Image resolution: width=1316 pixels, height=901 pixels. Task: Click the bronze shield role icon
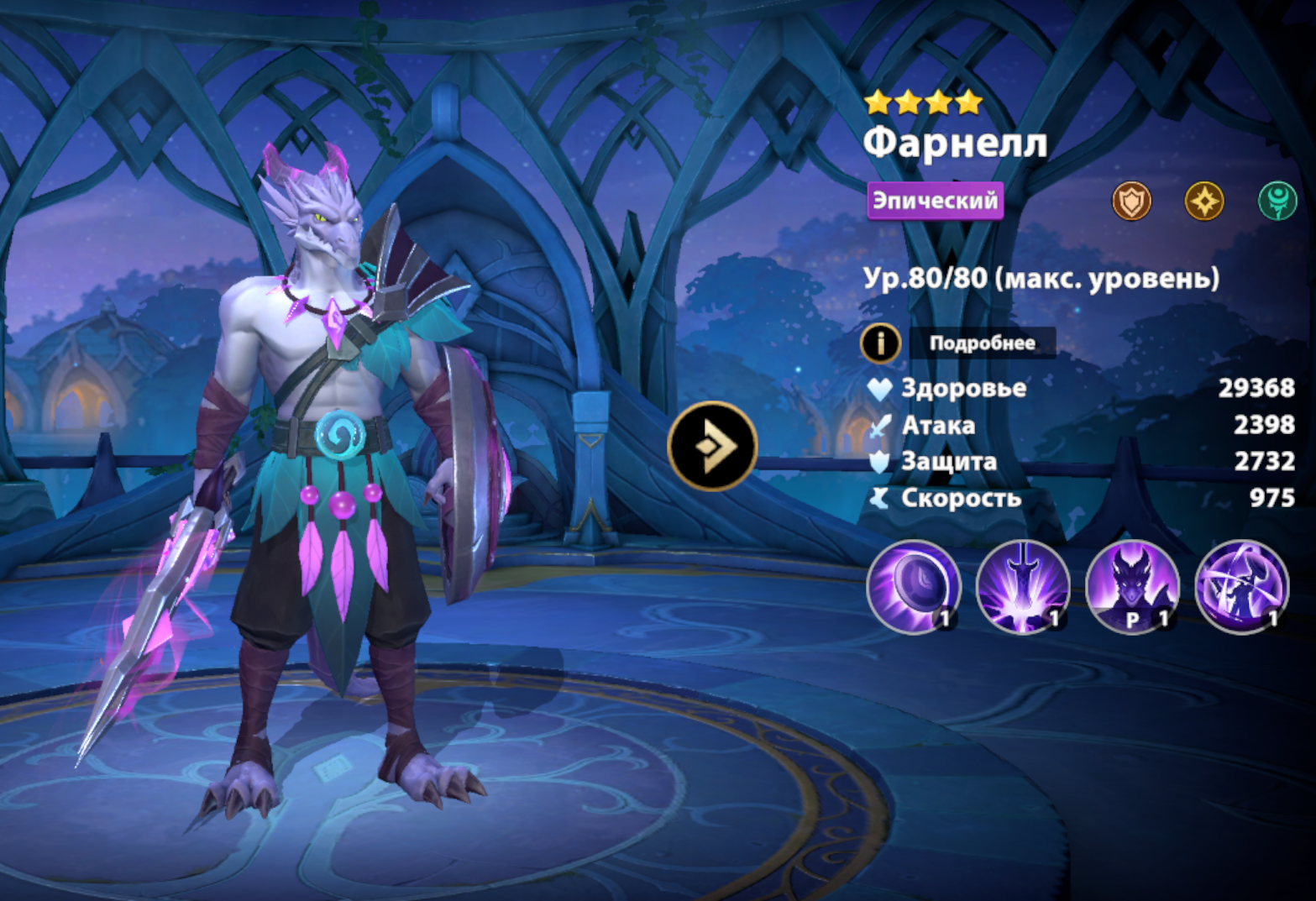click(1131, 202)
